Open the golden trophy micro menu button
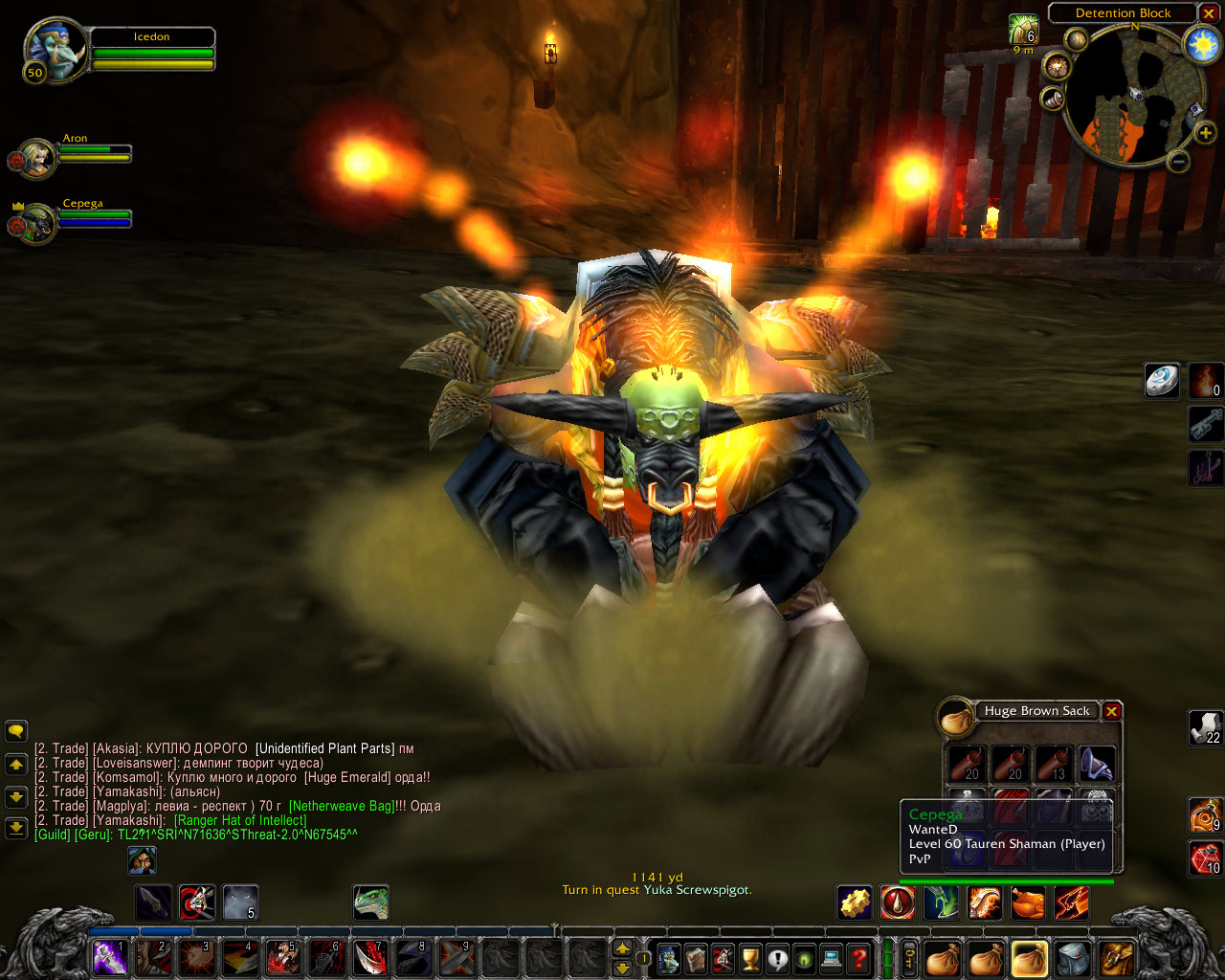 (x=750, y=957)
